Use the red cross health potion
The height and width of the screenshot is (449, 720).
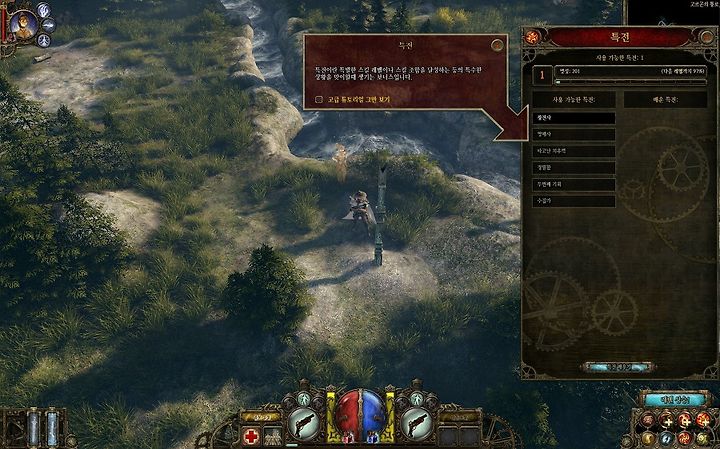253,436
